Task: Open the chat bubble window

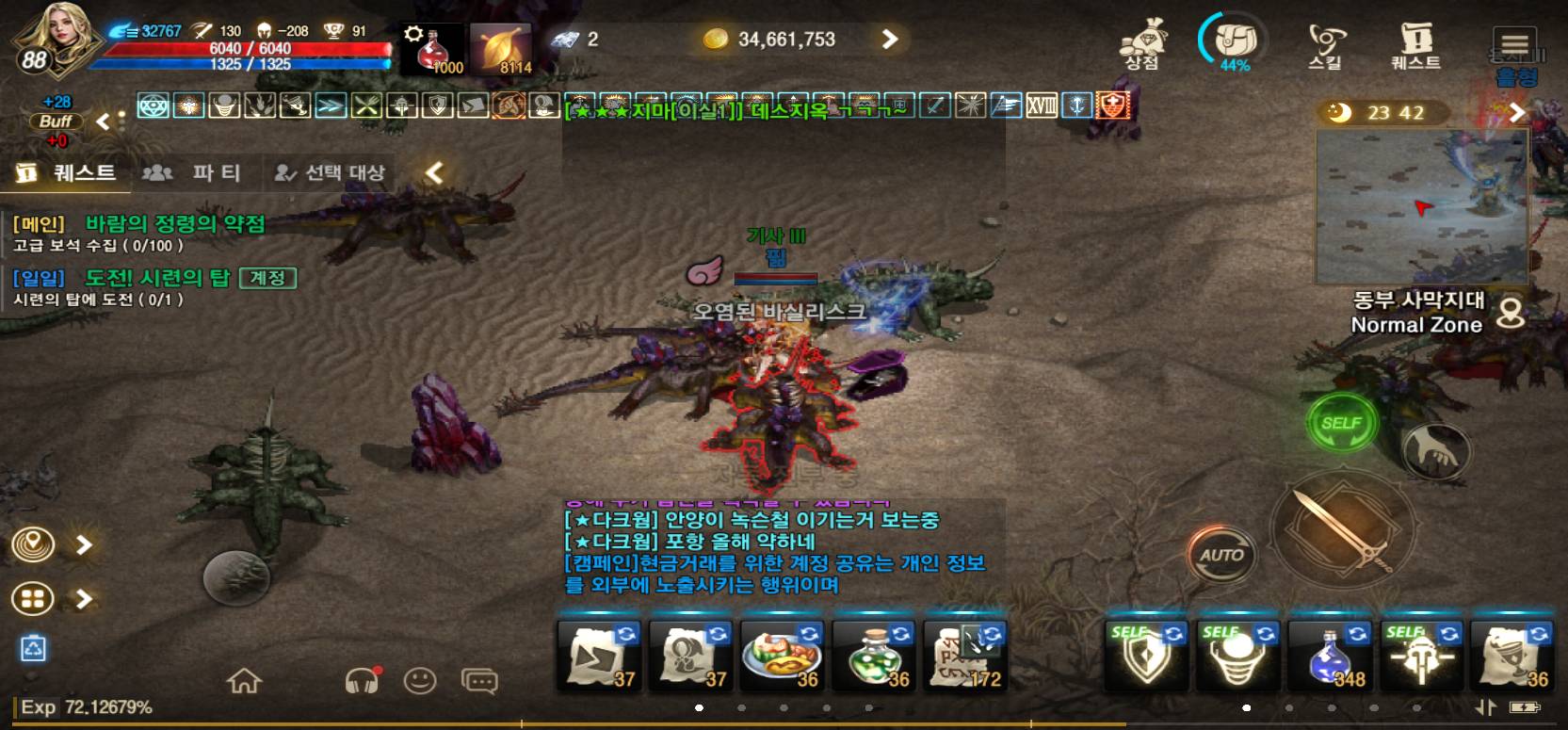Action: pos(479,680)
